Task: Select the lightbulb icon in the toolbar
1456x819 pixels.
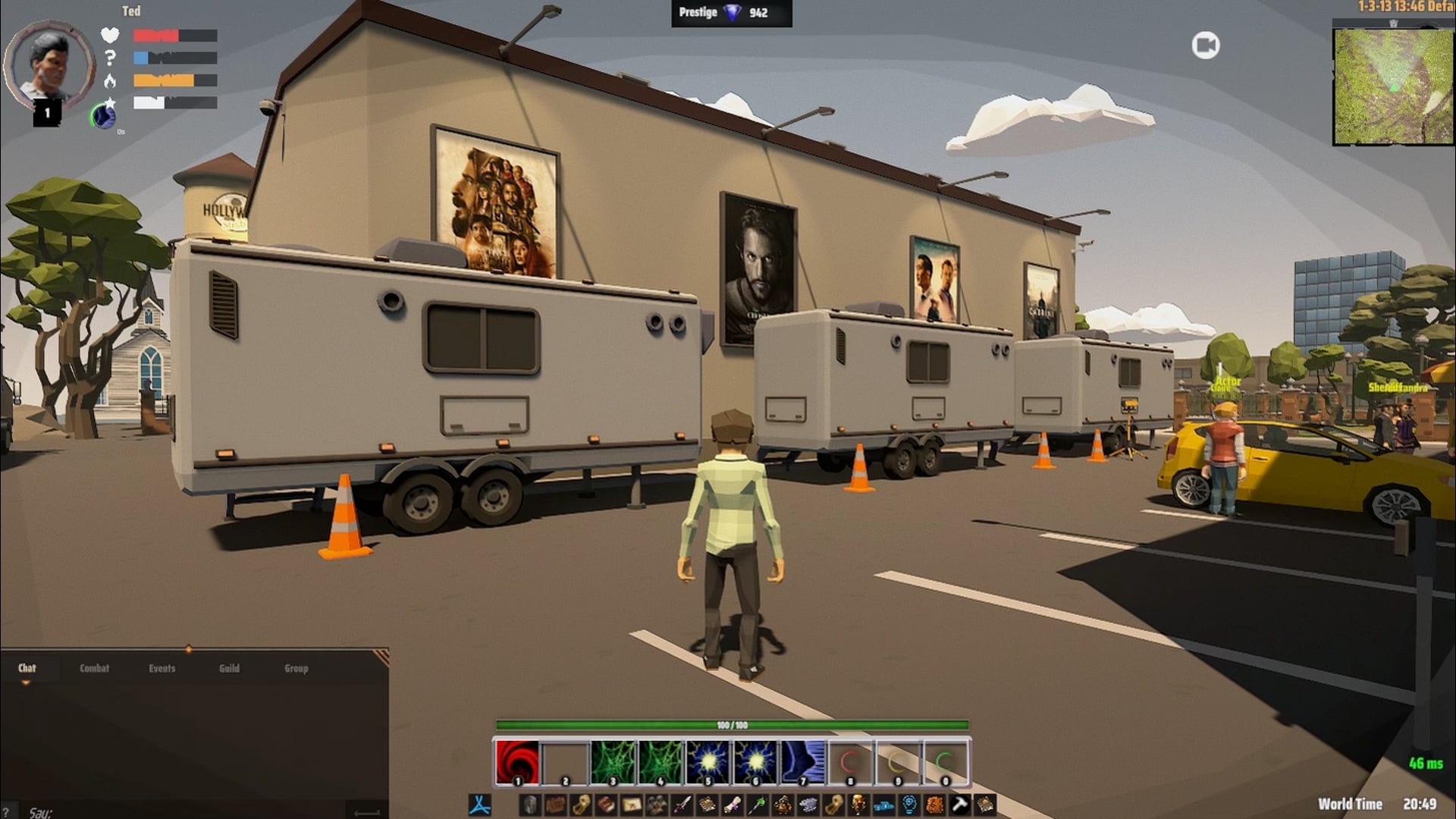Action: (908, 804)
